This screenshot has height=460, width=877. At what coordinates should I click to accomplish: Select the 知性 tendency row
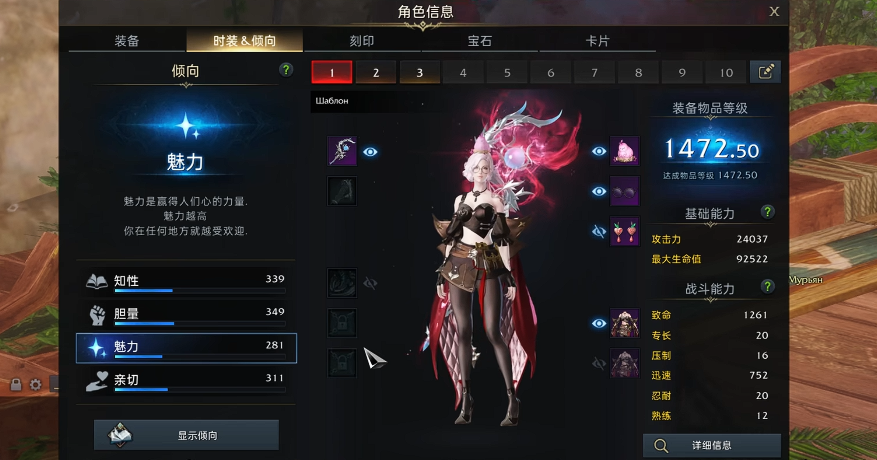[186, 281]
